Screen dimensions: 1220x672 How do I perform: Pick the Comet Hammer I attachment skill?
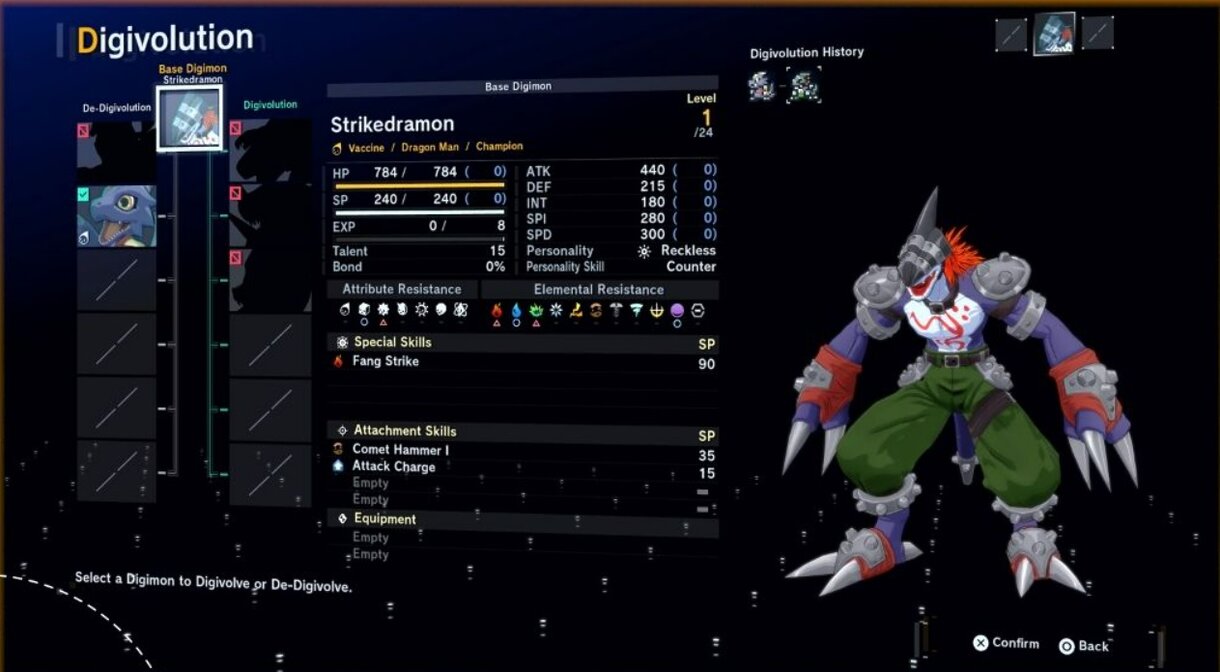pyautogui.click(x=400, y=450)
